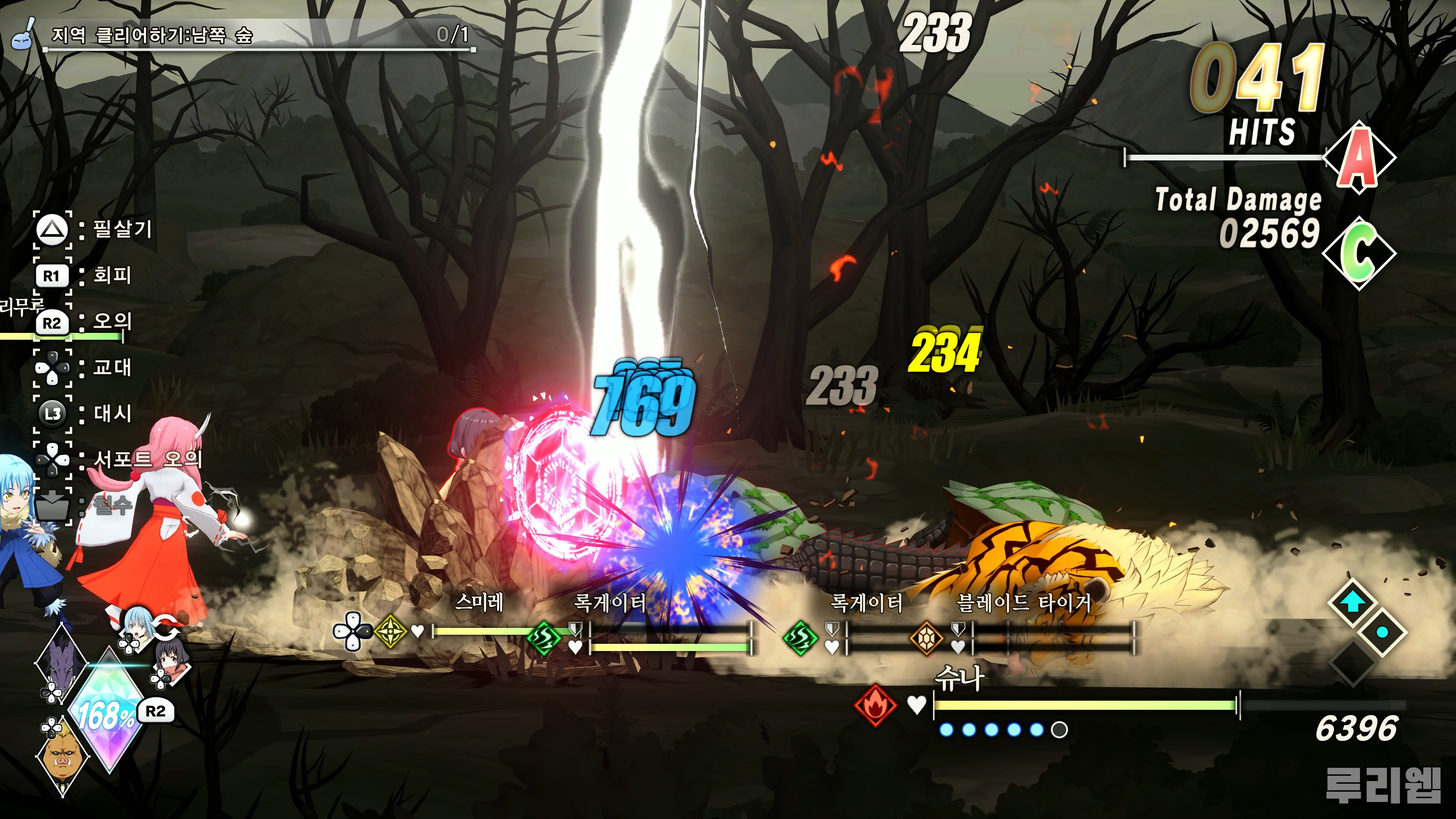Click Blade Tiger's orange earth element icon
The height and width of the screenshot is (819, 1456).
click(x=926, y=637)
